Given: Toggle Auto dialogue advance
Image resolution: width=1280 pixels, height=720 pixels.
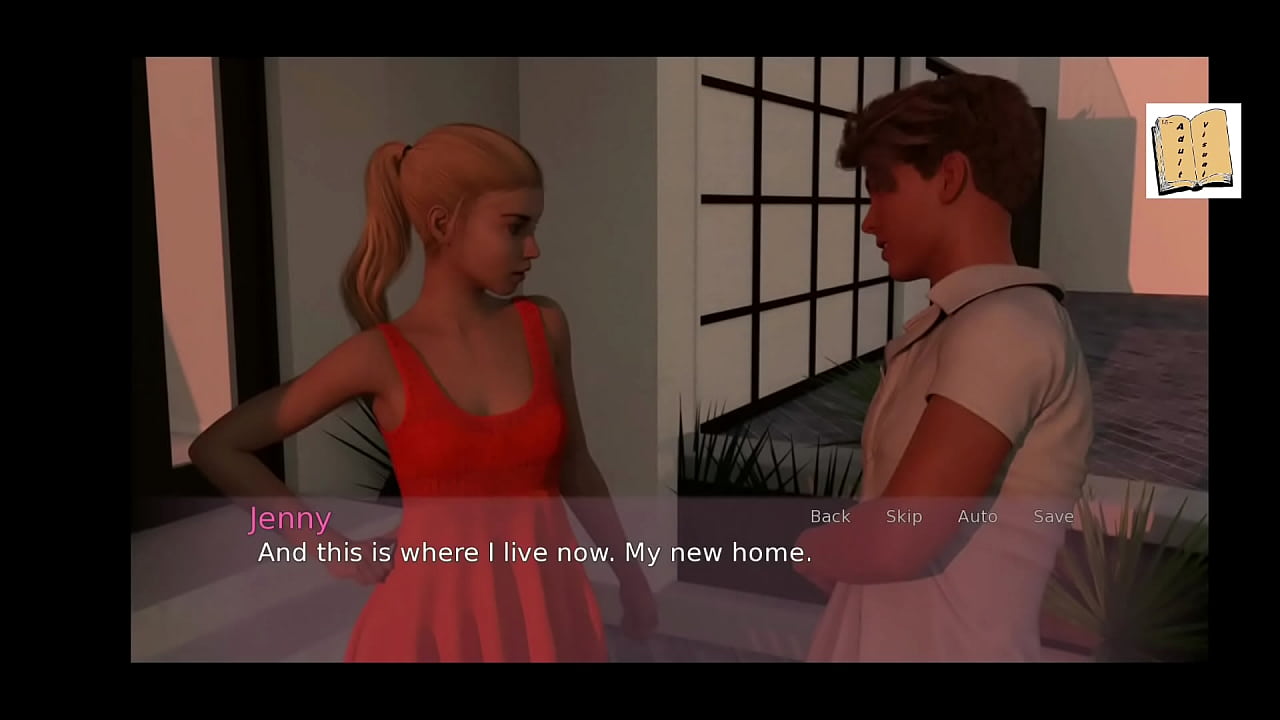Looking at the screenshot, I should 977,516.
